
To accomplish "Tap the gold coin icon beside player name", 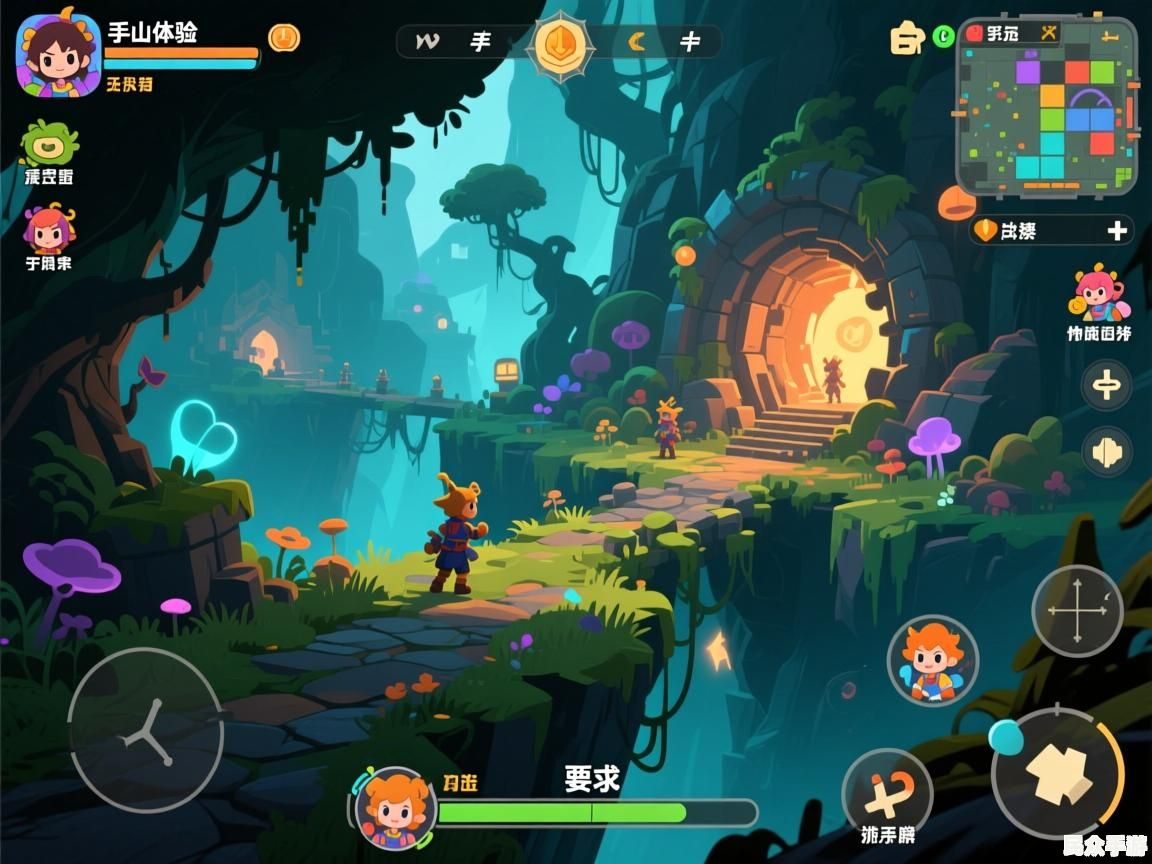I will click(x=284, y=38).
